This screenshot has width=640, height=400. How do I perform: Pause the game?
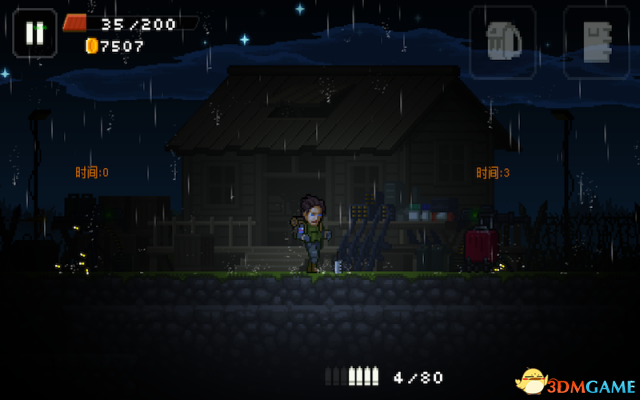tap(35, 32)
